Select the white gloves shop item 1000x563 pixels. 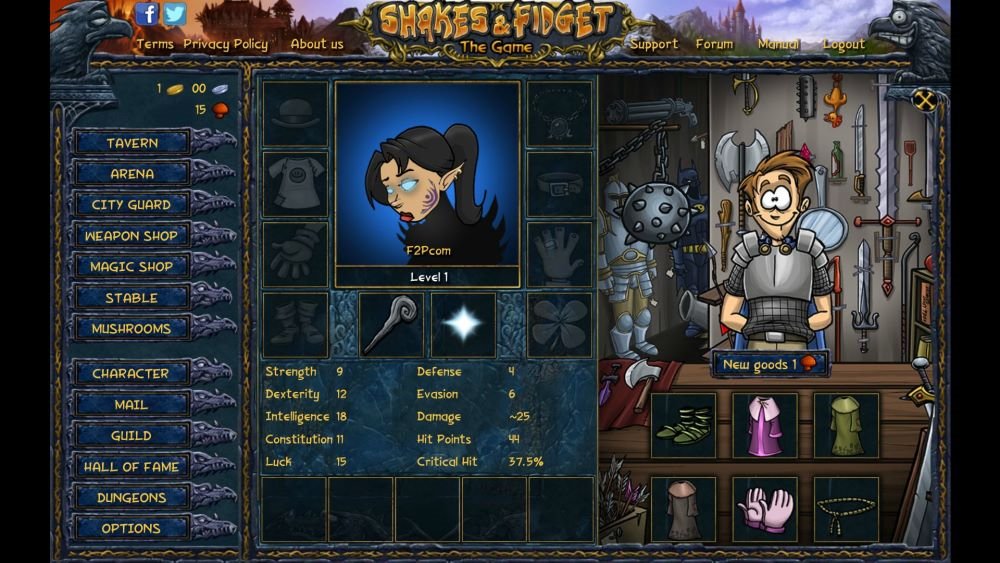765,508
